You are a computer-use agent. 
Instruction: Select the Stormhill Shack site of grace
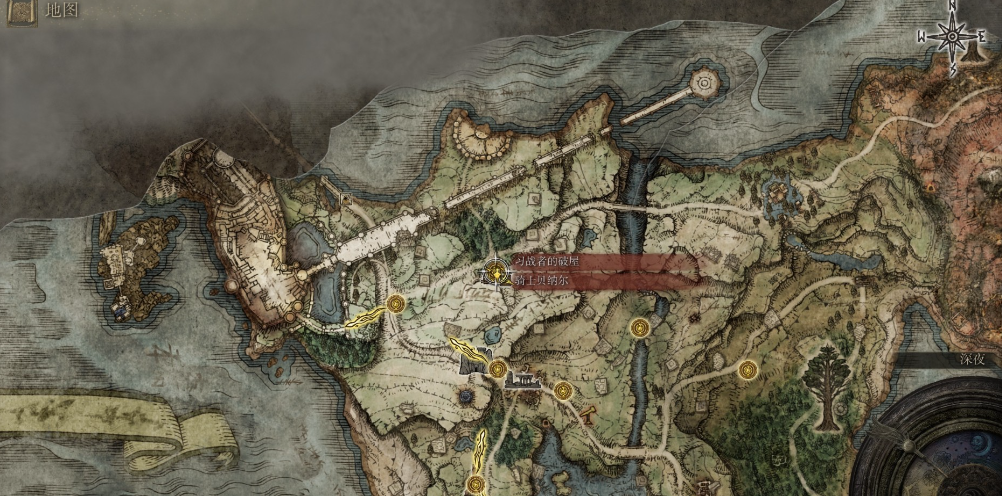(396, 303)
